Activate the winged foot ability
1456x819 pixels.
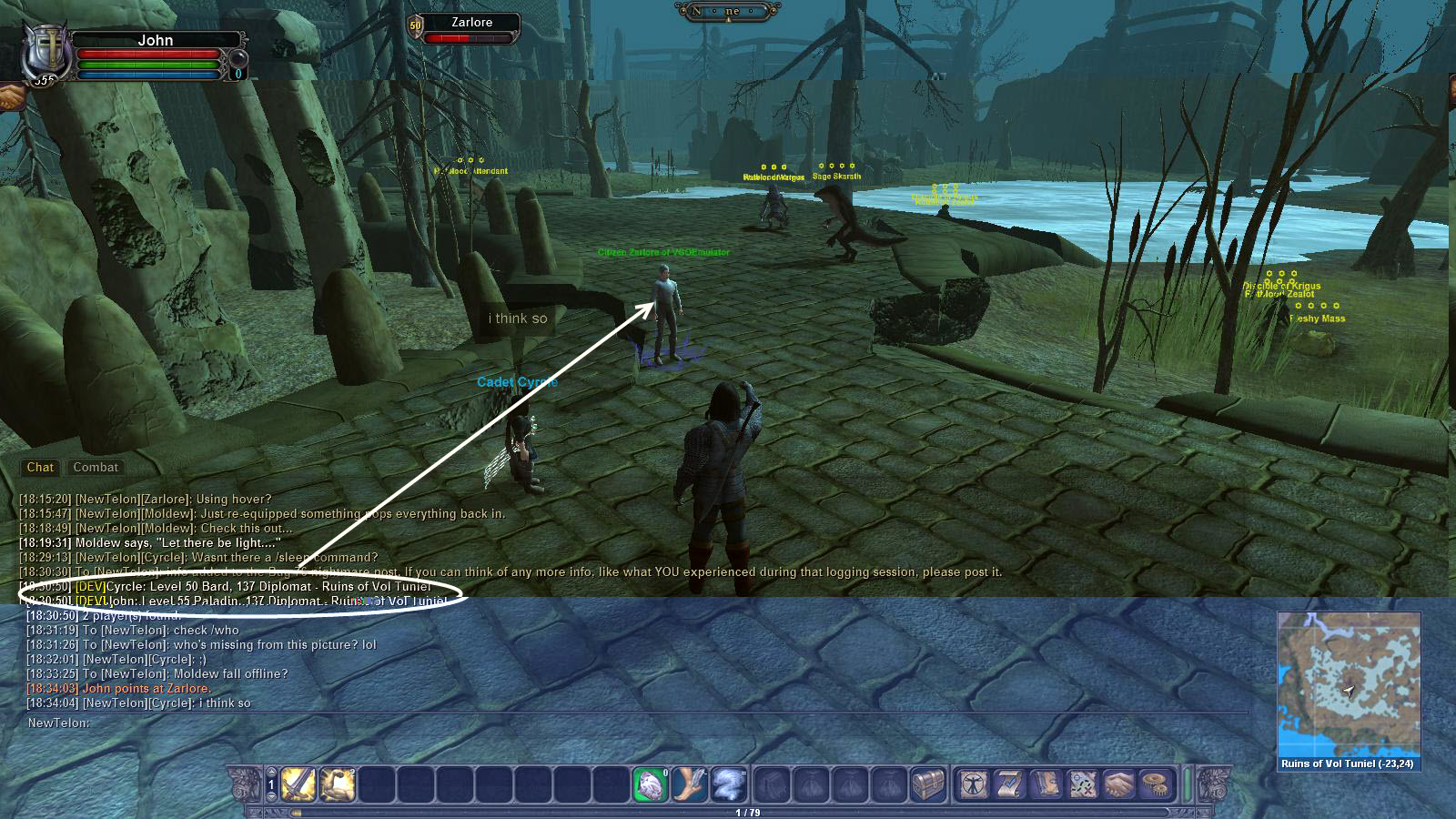[x=689, y=784]
